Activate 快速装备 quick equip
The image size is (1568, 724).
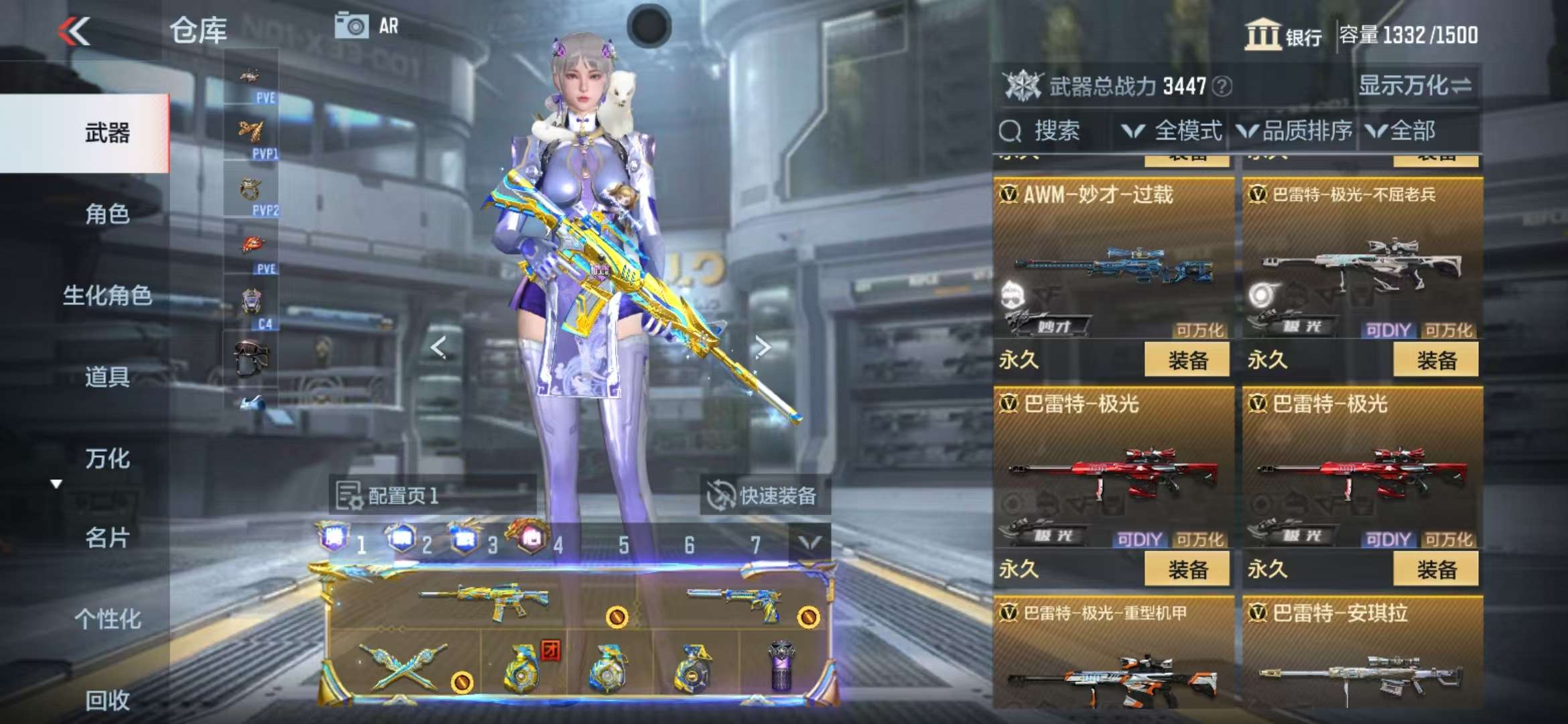tap(763, 496)
